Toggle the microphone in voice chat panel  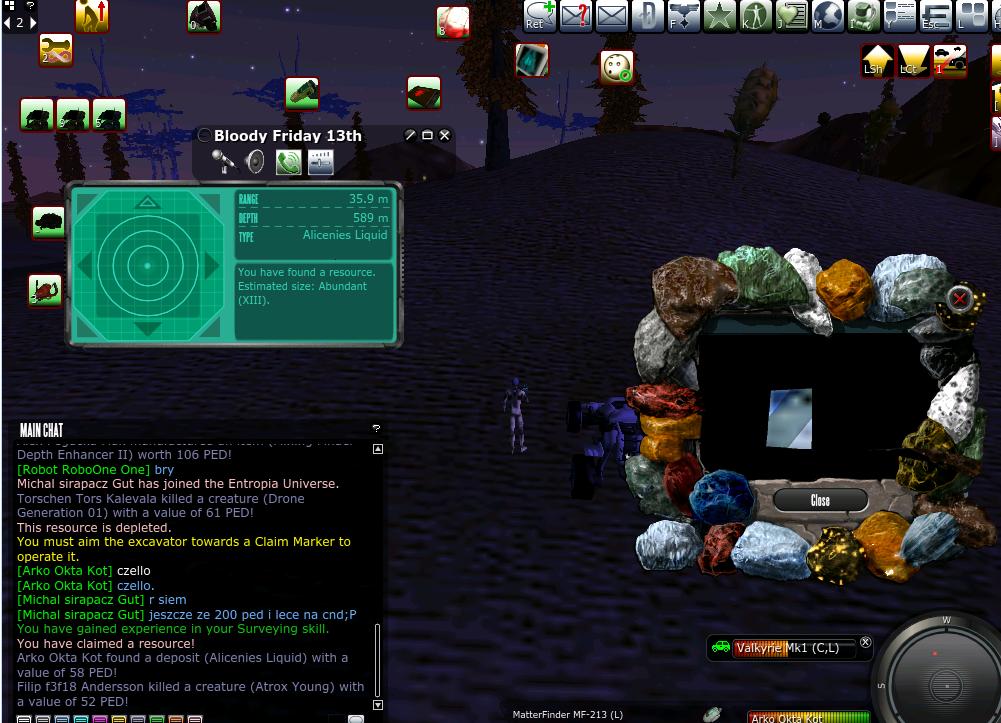click(223, 161)
